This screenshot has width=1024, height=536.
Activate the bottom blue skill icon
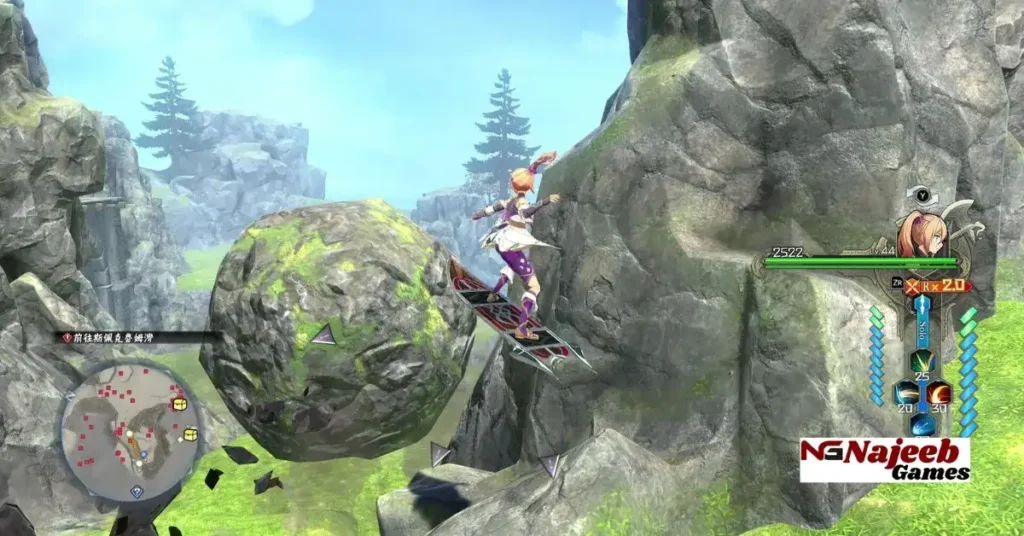point(920,424)
